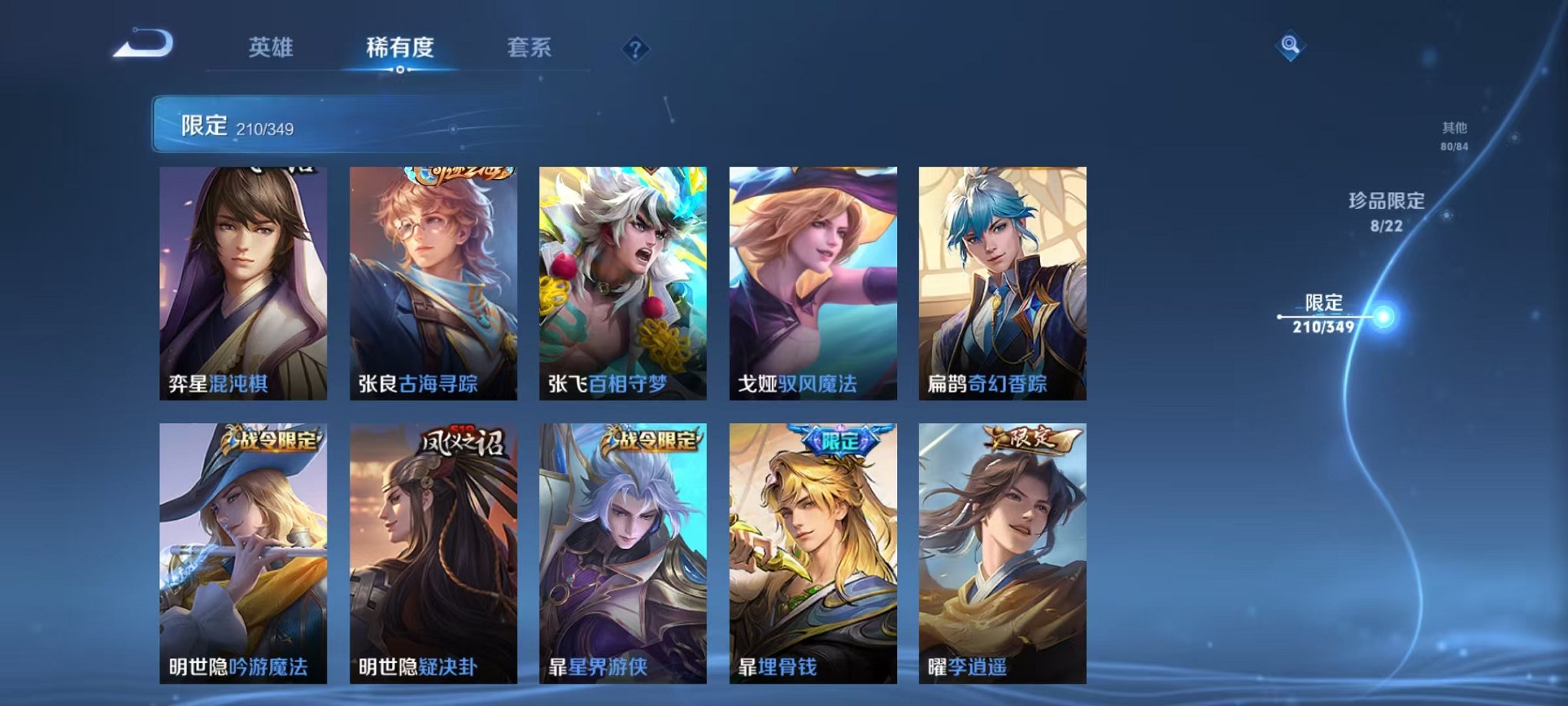Jump to the 其他 80/84 section
Image resolution: width=1568 pixels, height=706 pixels.
coord(1454,135)
